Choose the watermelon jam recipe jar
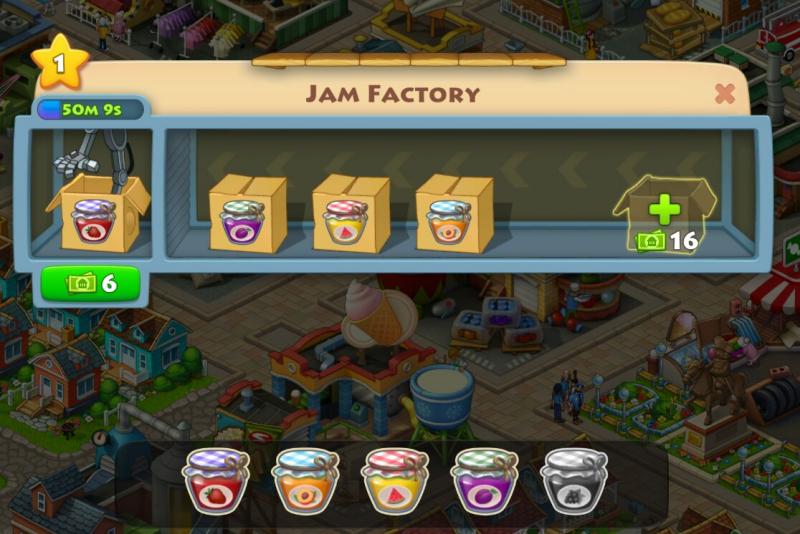 click(x=395, y=480)
